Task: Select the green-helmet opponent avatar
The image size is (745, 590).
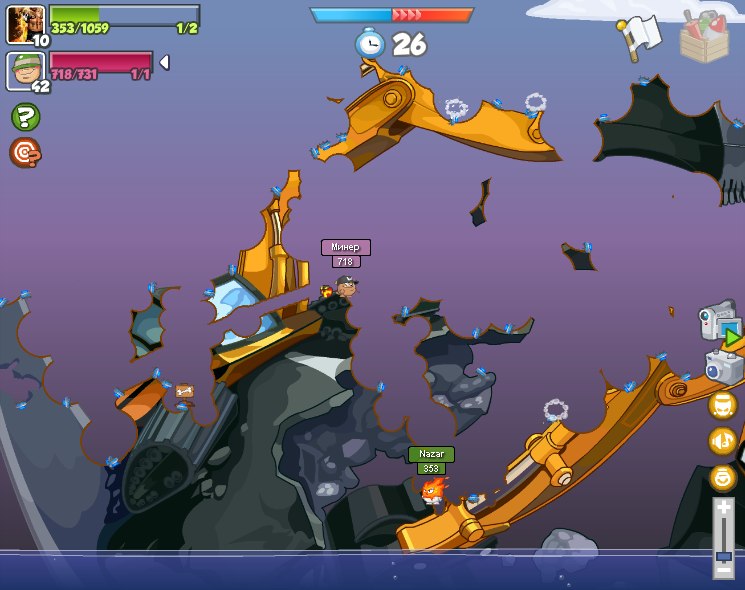Action: pos(24,70)
